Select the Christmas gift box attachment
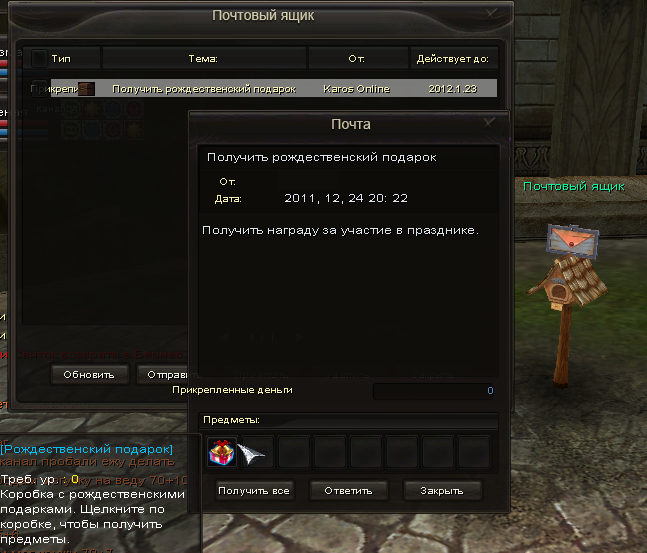 click(221, 453)
